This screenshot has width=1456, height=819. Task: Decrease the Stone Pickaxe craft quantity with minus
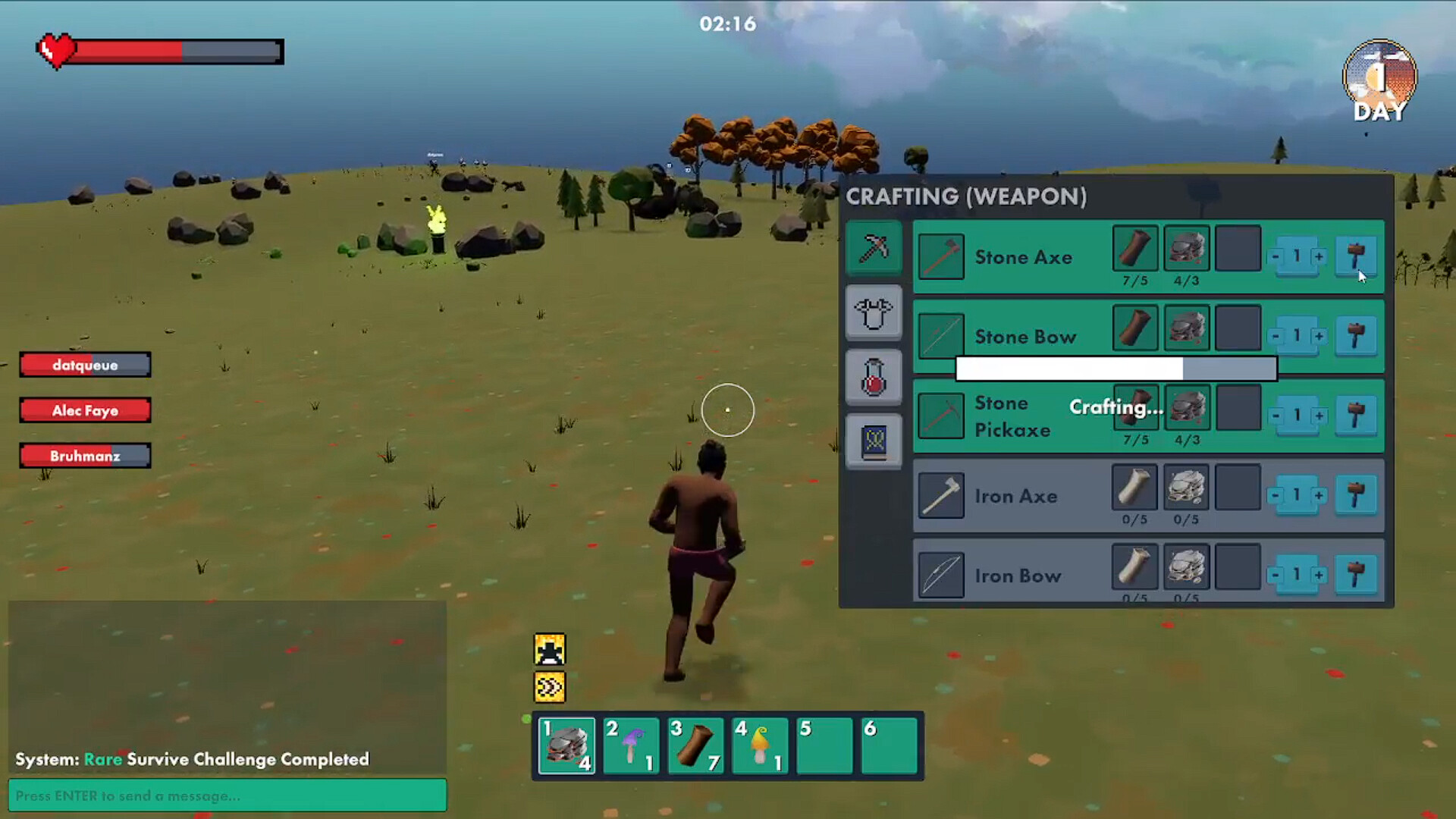[x=1276, y=416]
